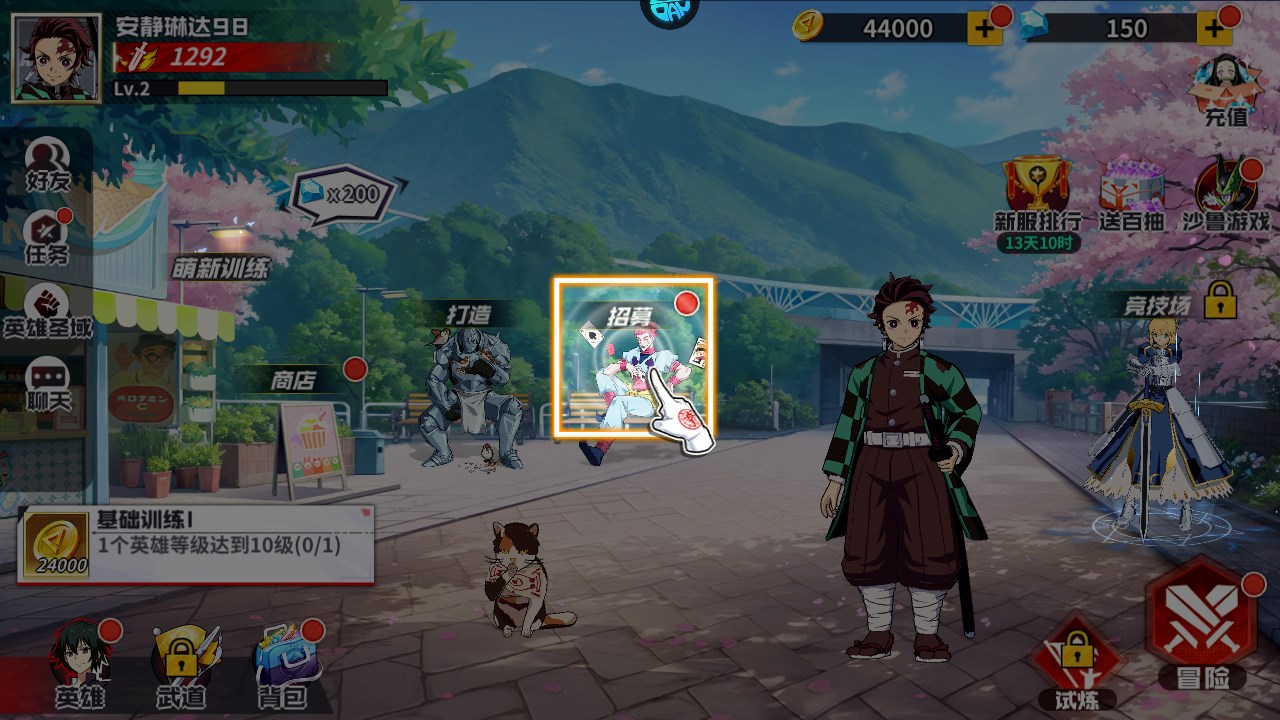Screen dimensions: 1280x720
Task: Open the 沙鲁游戏 event
Action: (x=1226, y=193)
